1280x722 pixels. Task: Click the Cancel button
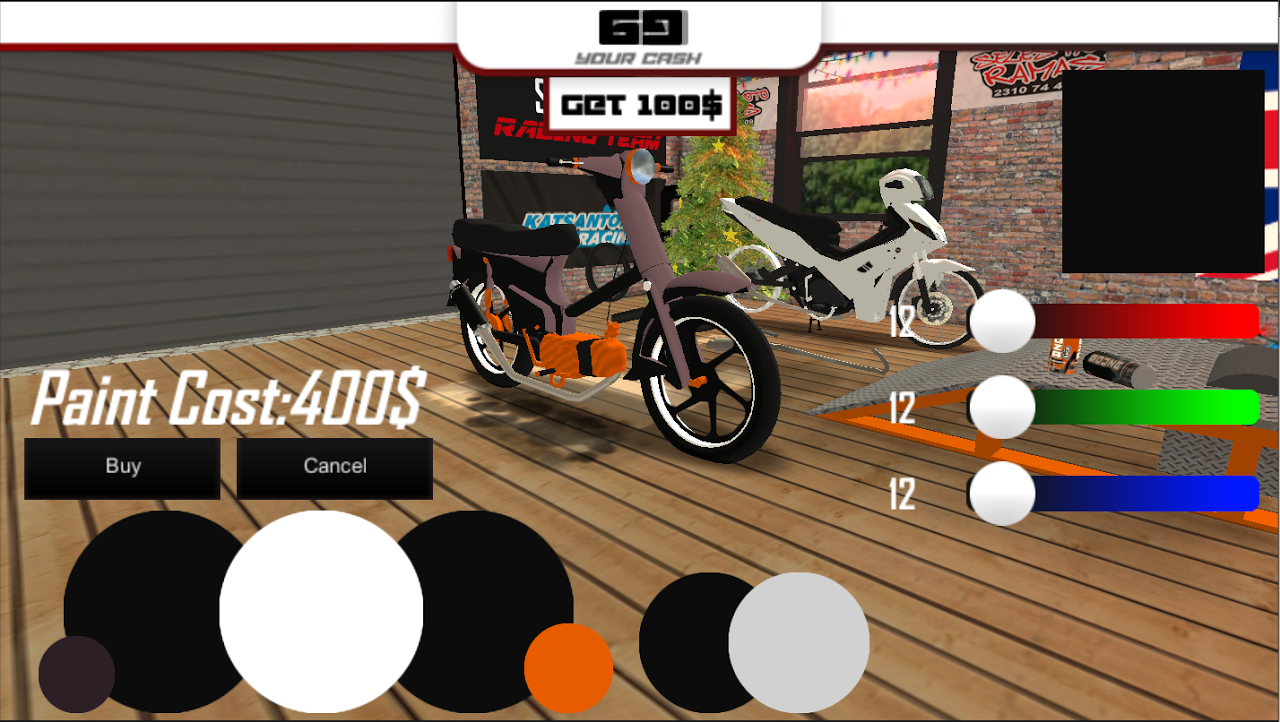coord(334,466)
